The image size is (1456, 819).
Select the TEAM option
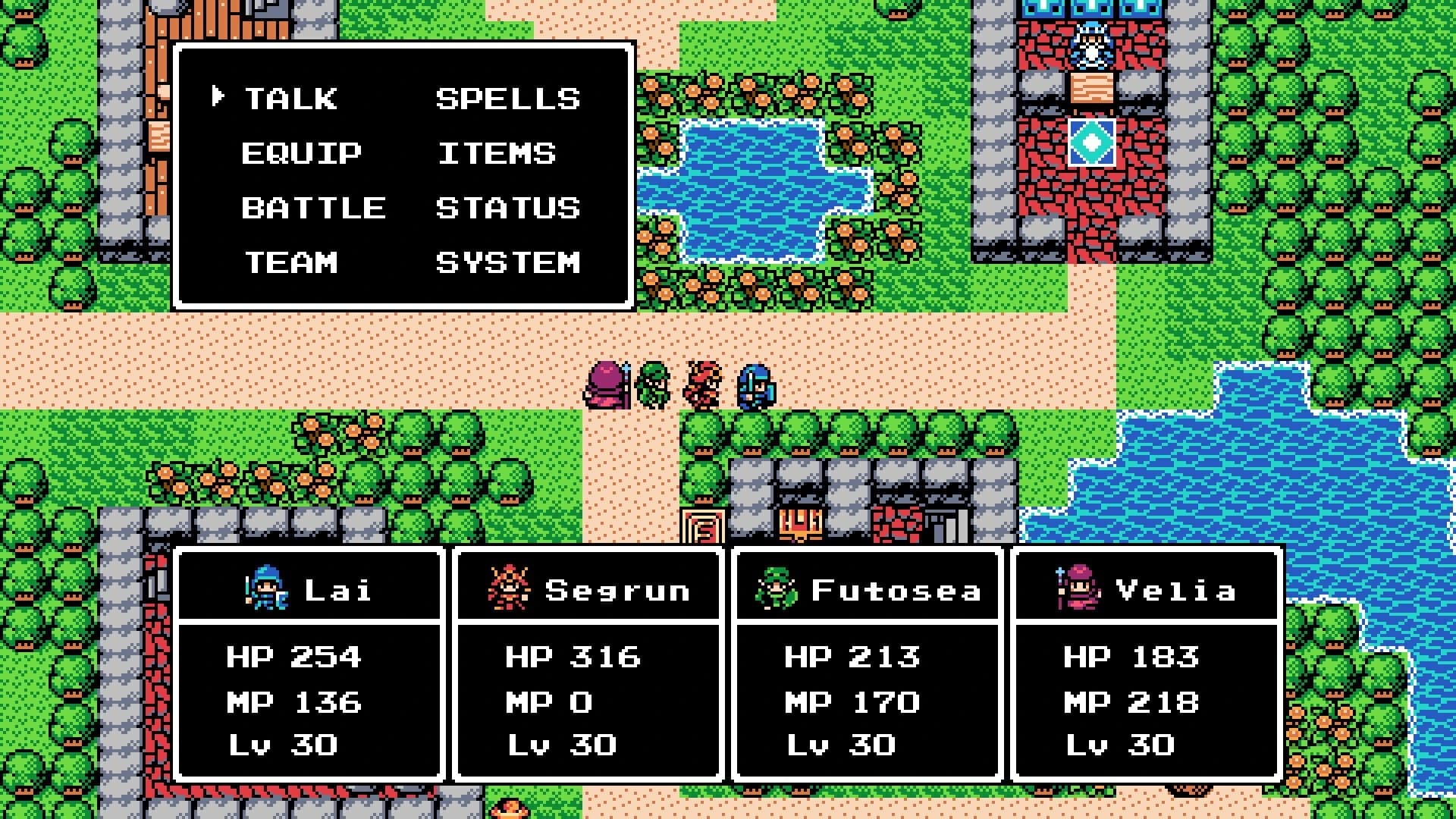tap(290, 263)
